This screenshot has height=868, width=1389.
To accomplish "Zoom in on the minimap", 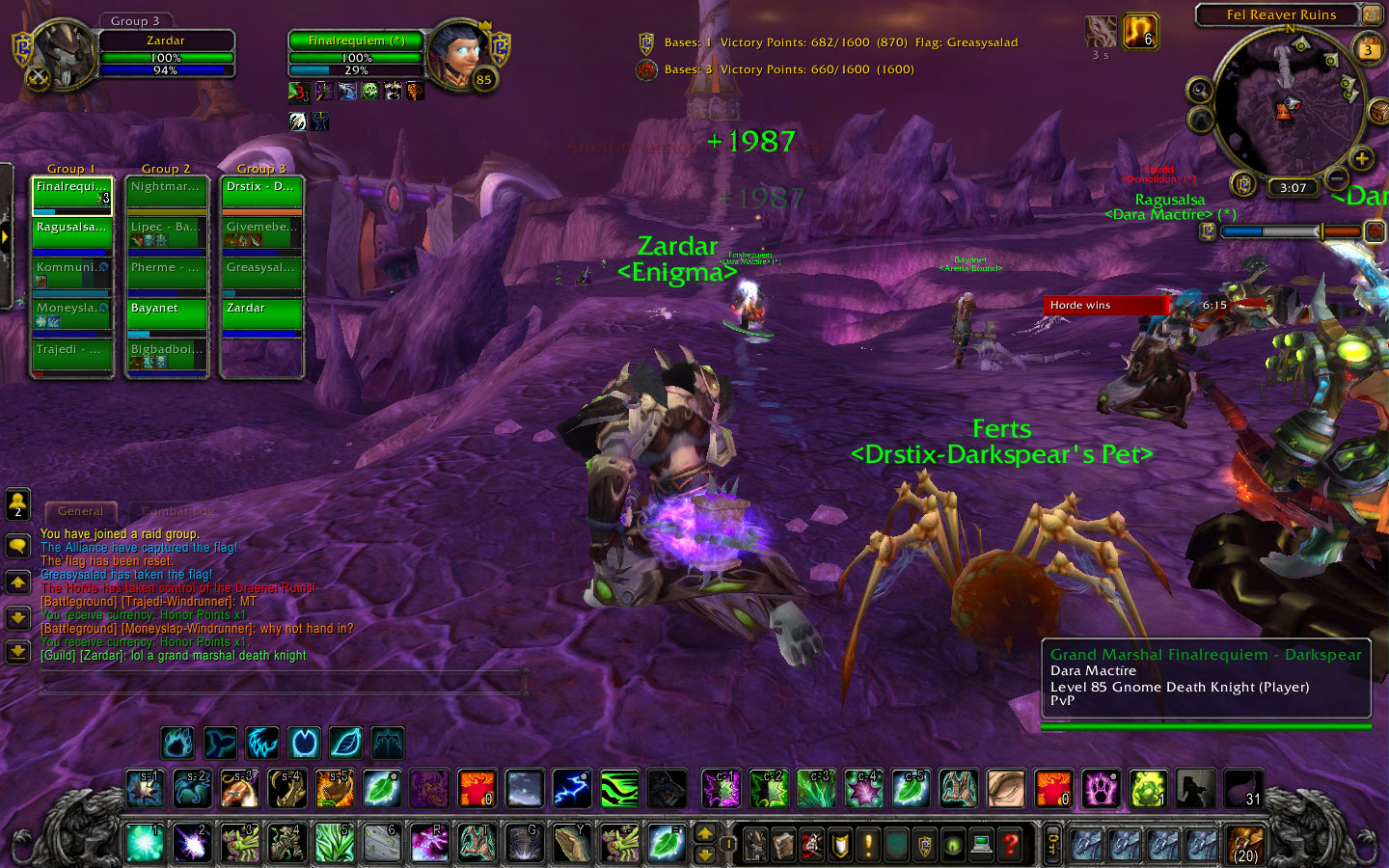I will (x=1361, y=158).
